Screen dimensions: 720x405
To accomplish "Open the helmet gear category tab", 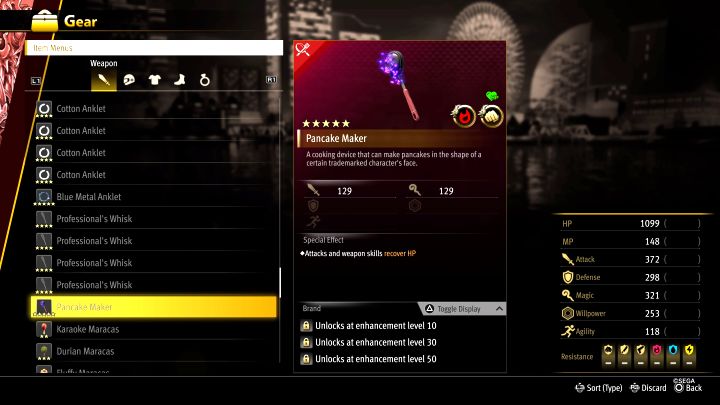I will (129, 79).
